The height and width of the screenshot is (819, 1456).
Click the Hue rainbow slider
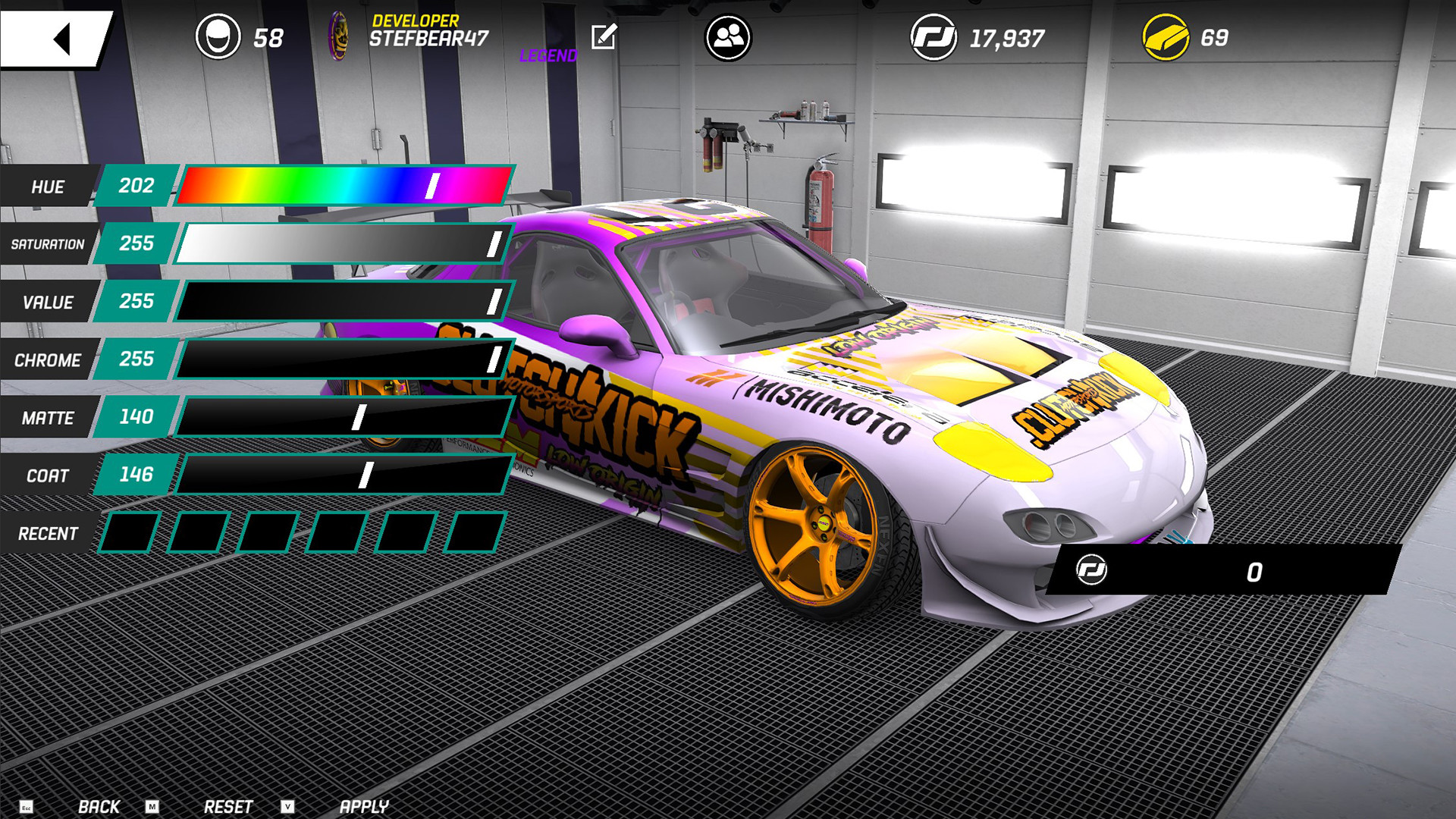coord(344,186)
